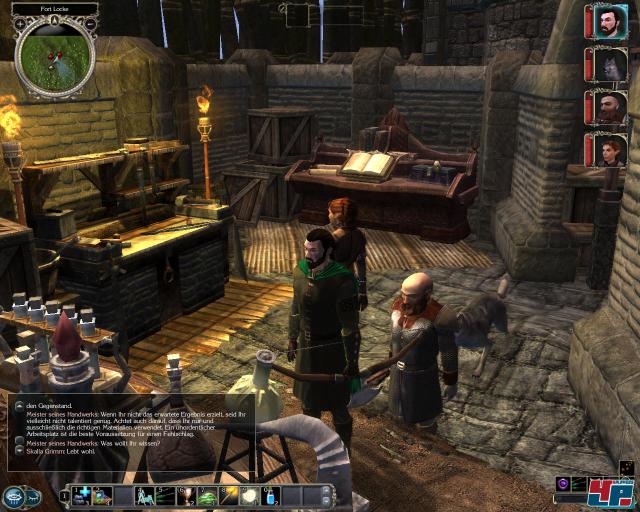Screen dimensions: 640x512
Task: Select the wolf companion portrait
Action: pos(607,65)
